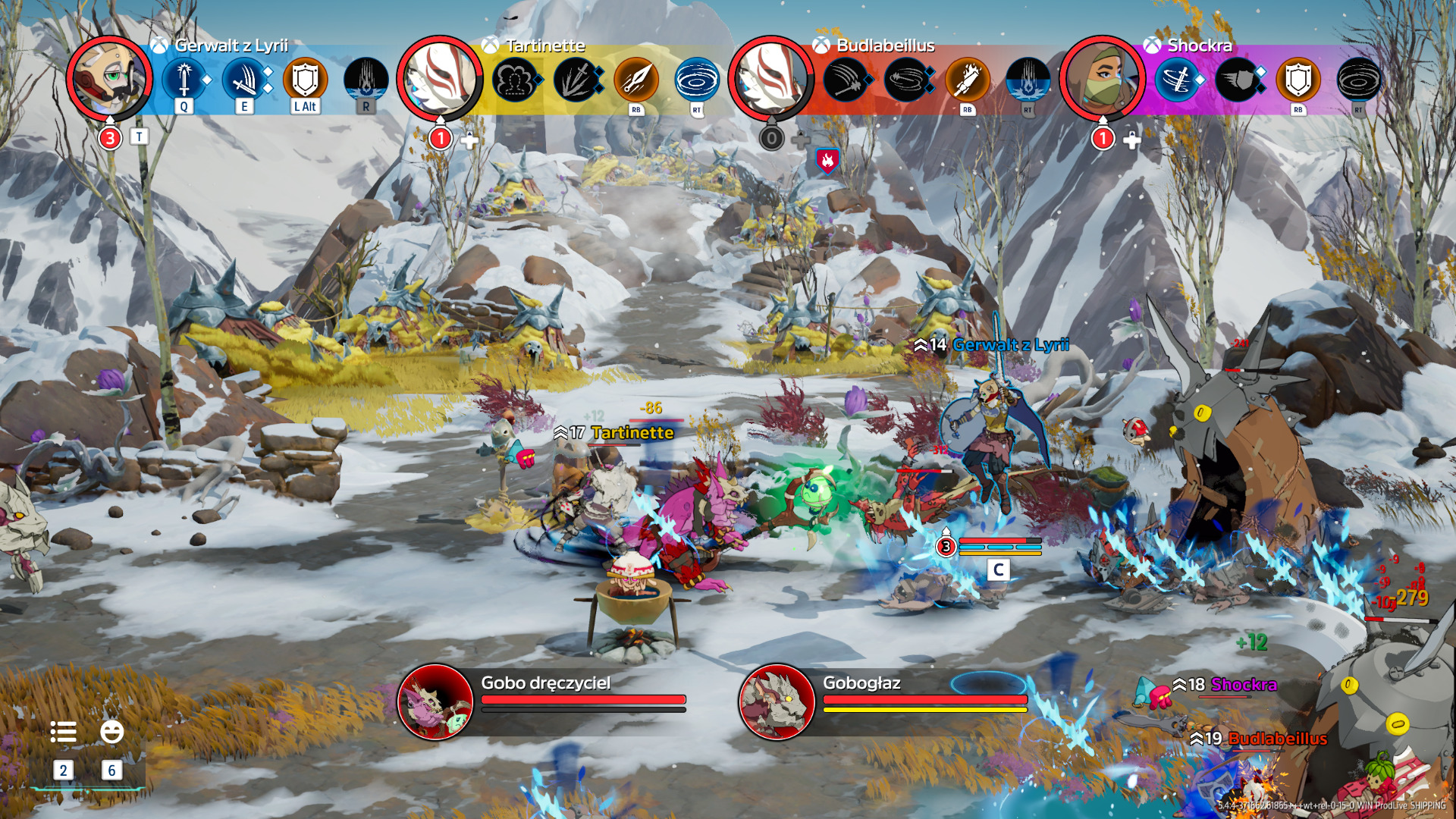Trigger Tartinette's blue vortex ability
This screenshot has height=819, width=1456.
(697, 79)
